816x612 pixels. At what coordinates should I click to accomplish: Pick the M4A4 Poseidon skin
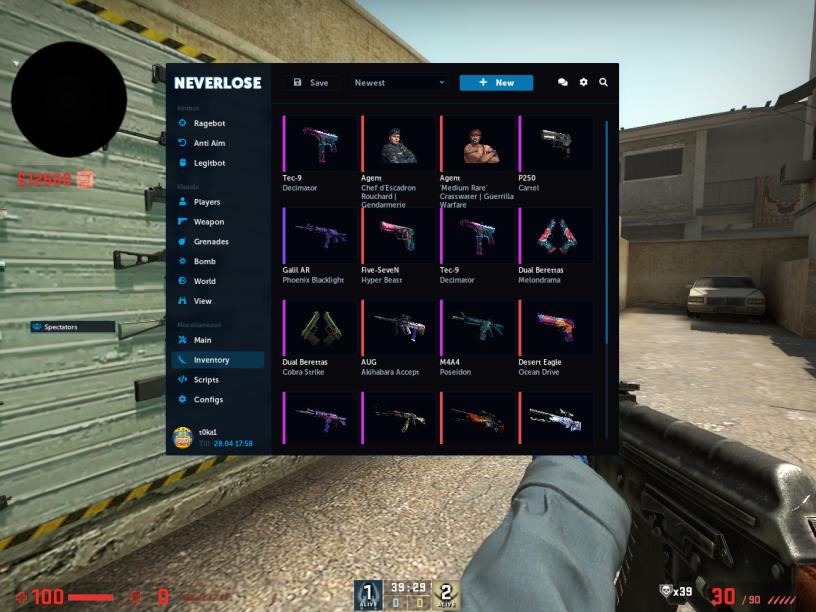(477, 327)
